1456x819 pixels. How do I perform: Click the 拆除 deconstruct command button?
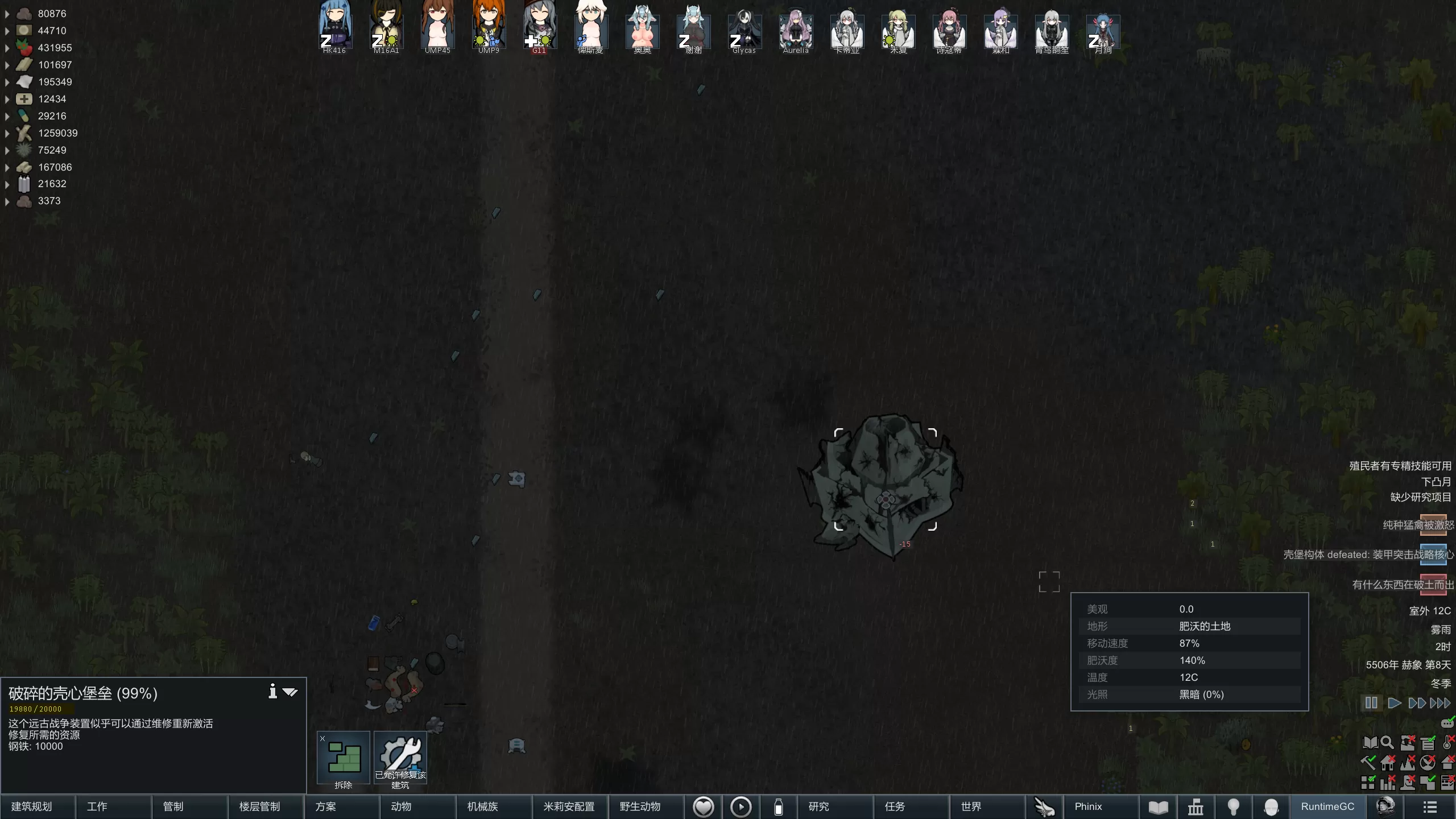pos(344,760)
